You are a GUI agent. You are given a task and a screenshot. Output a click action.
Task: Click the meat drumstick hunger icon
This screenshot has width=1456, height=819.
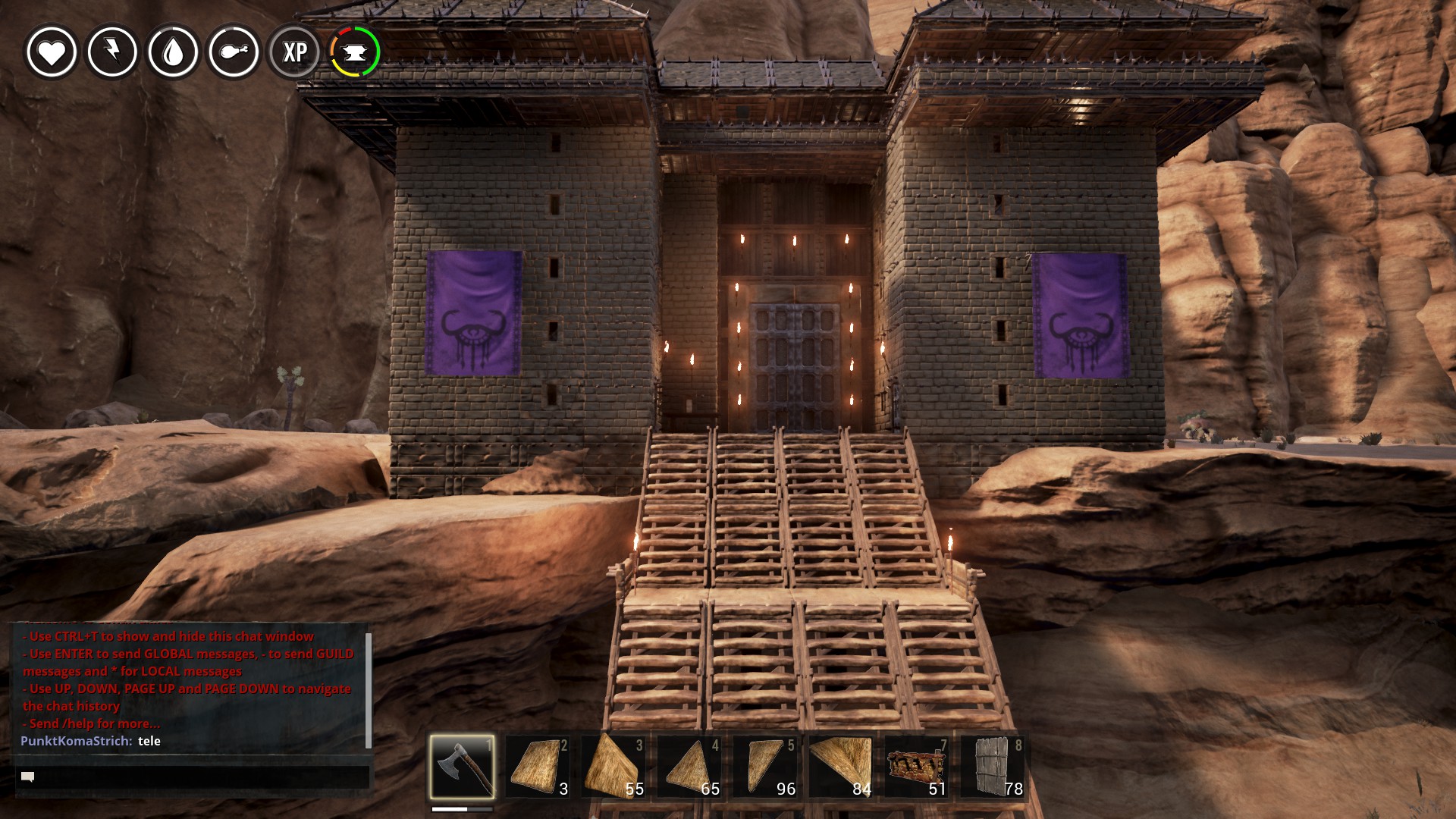tap(234, 52)
